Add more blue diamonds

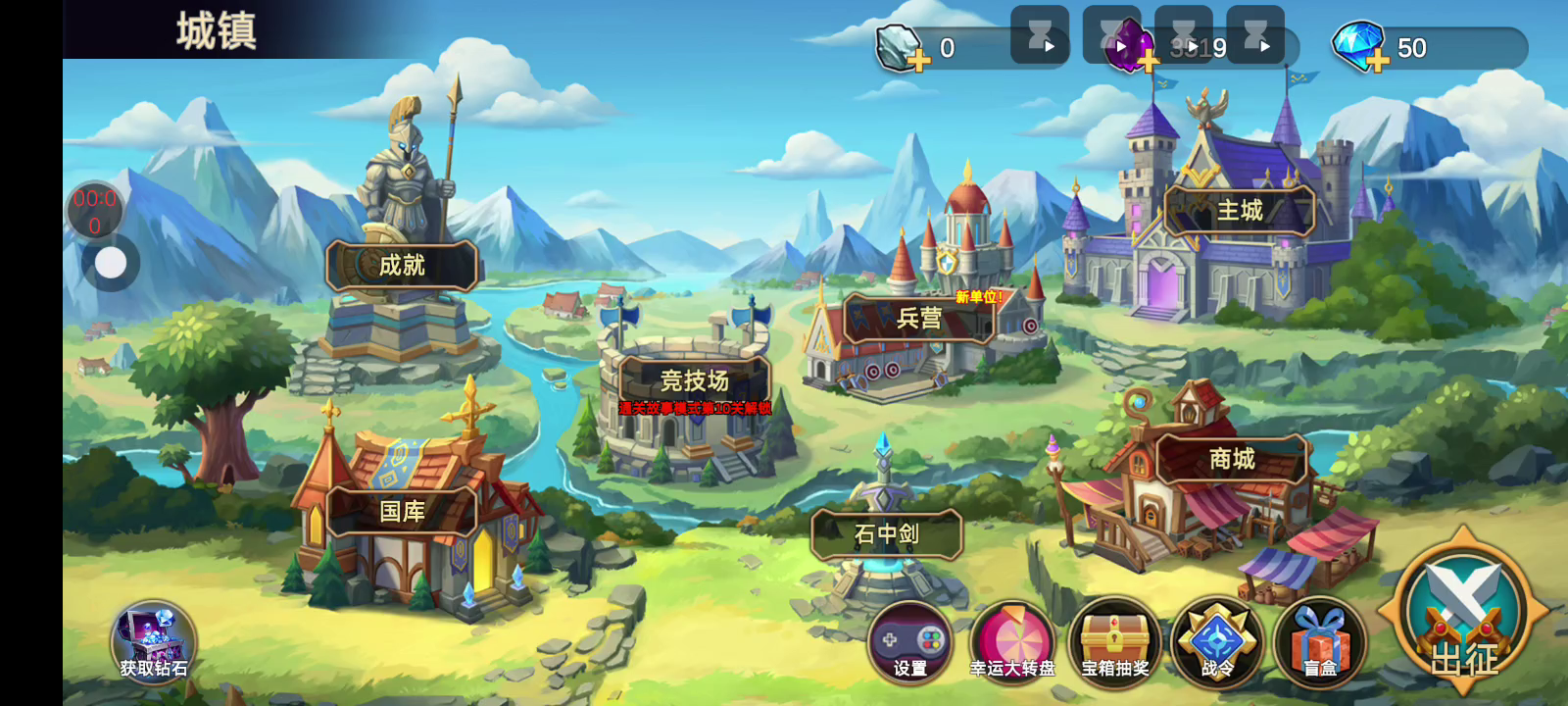point(1378,62)
